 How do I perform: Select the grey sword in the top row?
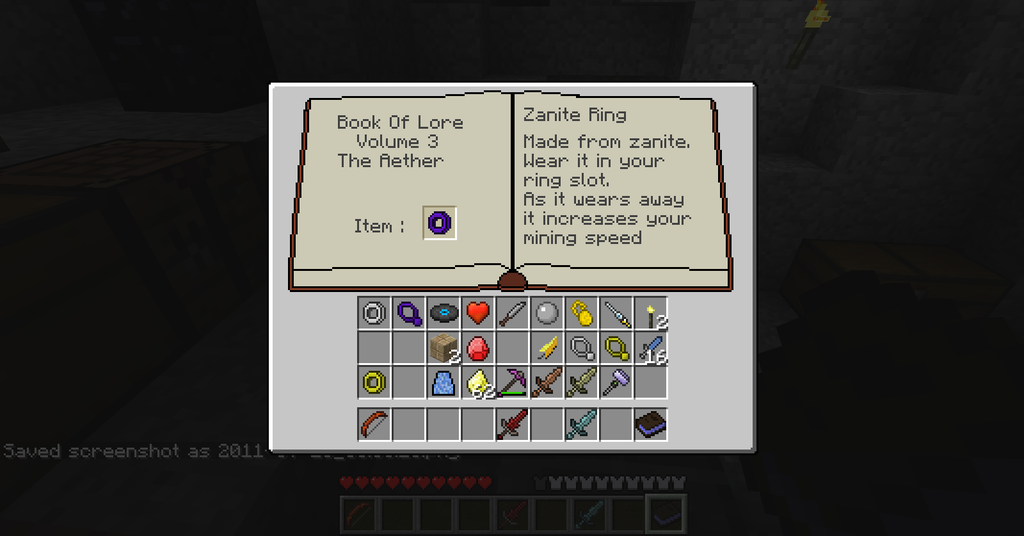pyautogui.click(x=512, y=314)
